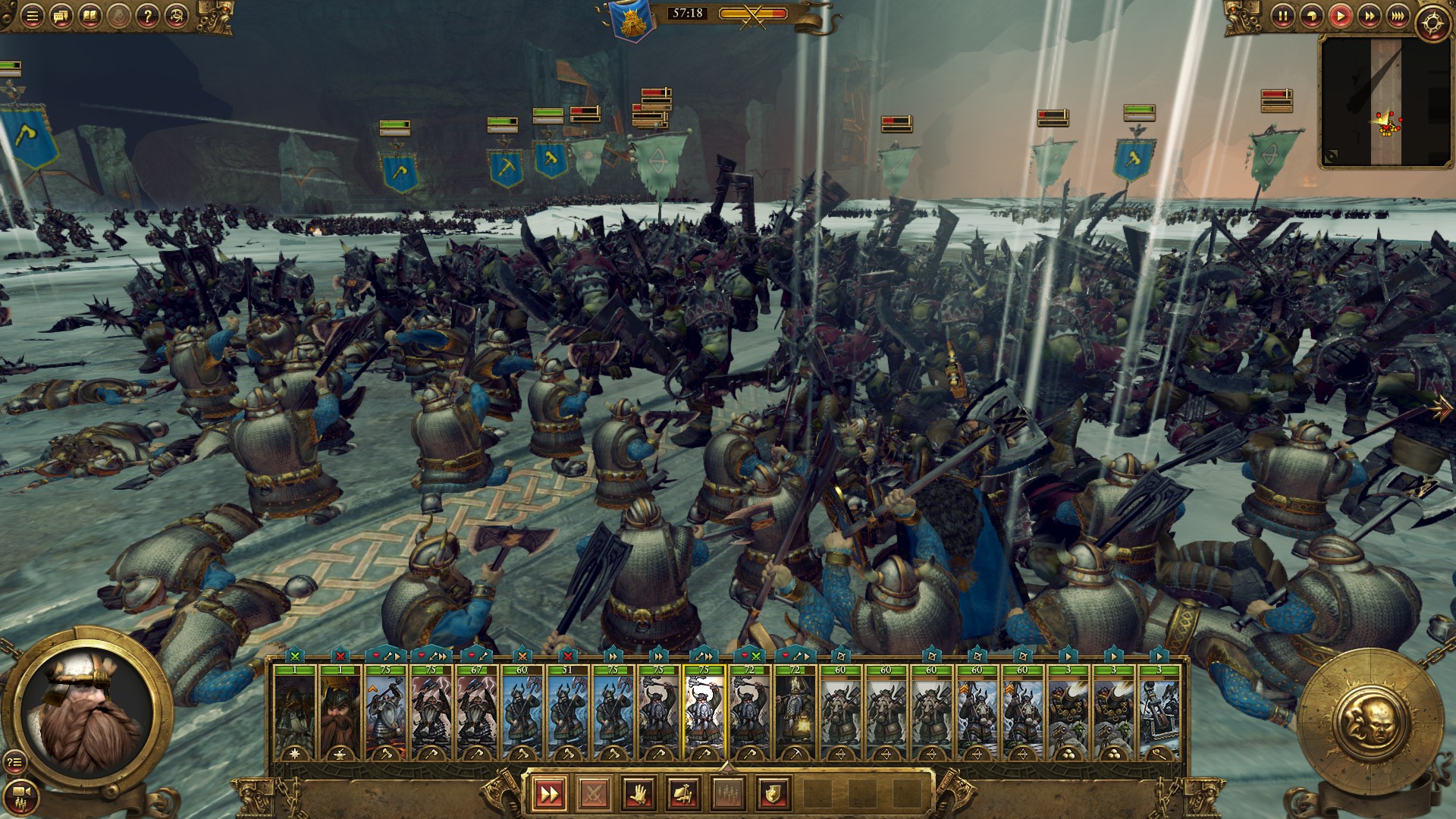Click the tactical map compass button
This screenshot has width=1456, height=819.
click(1432, 23)
